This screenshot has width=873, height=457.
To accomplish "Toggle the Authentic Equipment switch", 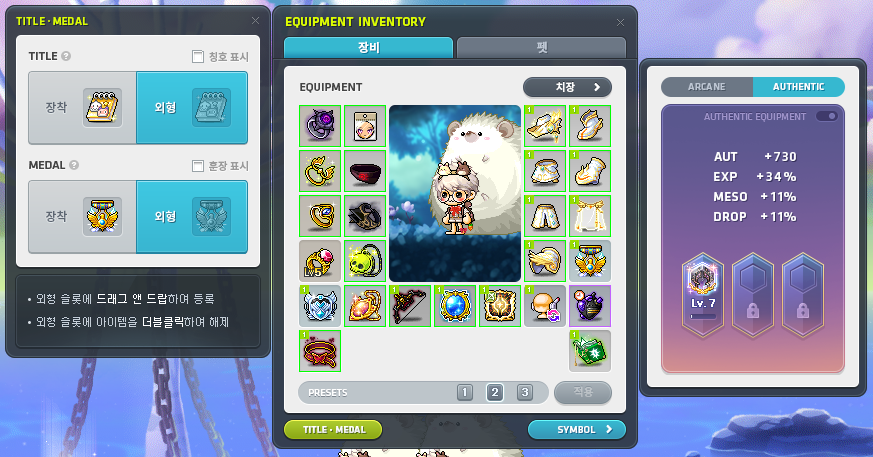I will point(827,117).
